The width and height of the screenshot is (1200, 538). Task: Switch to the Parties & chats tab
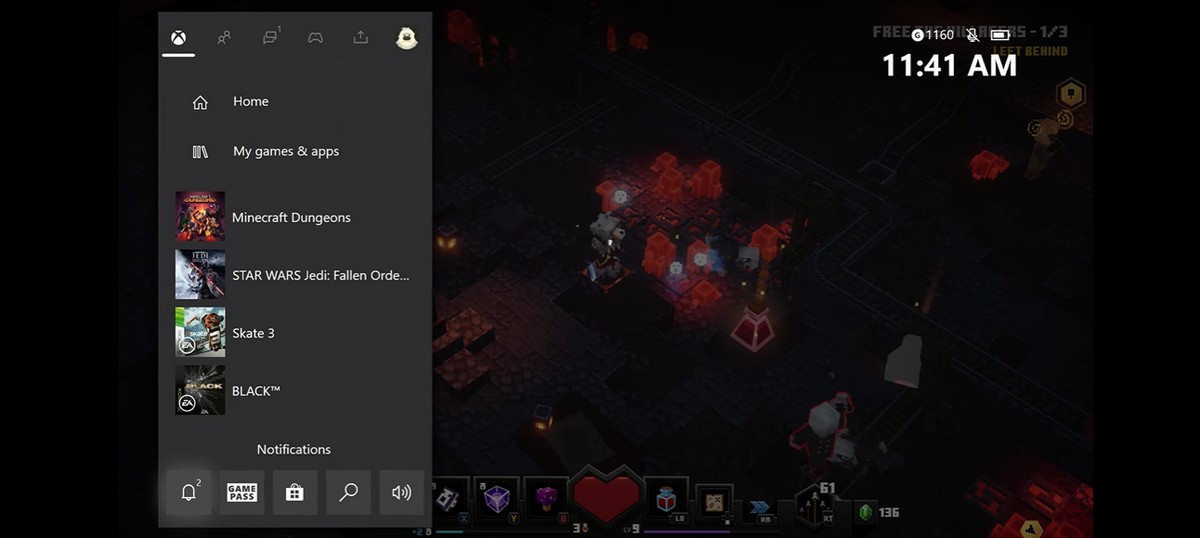(x=270, y=38)
